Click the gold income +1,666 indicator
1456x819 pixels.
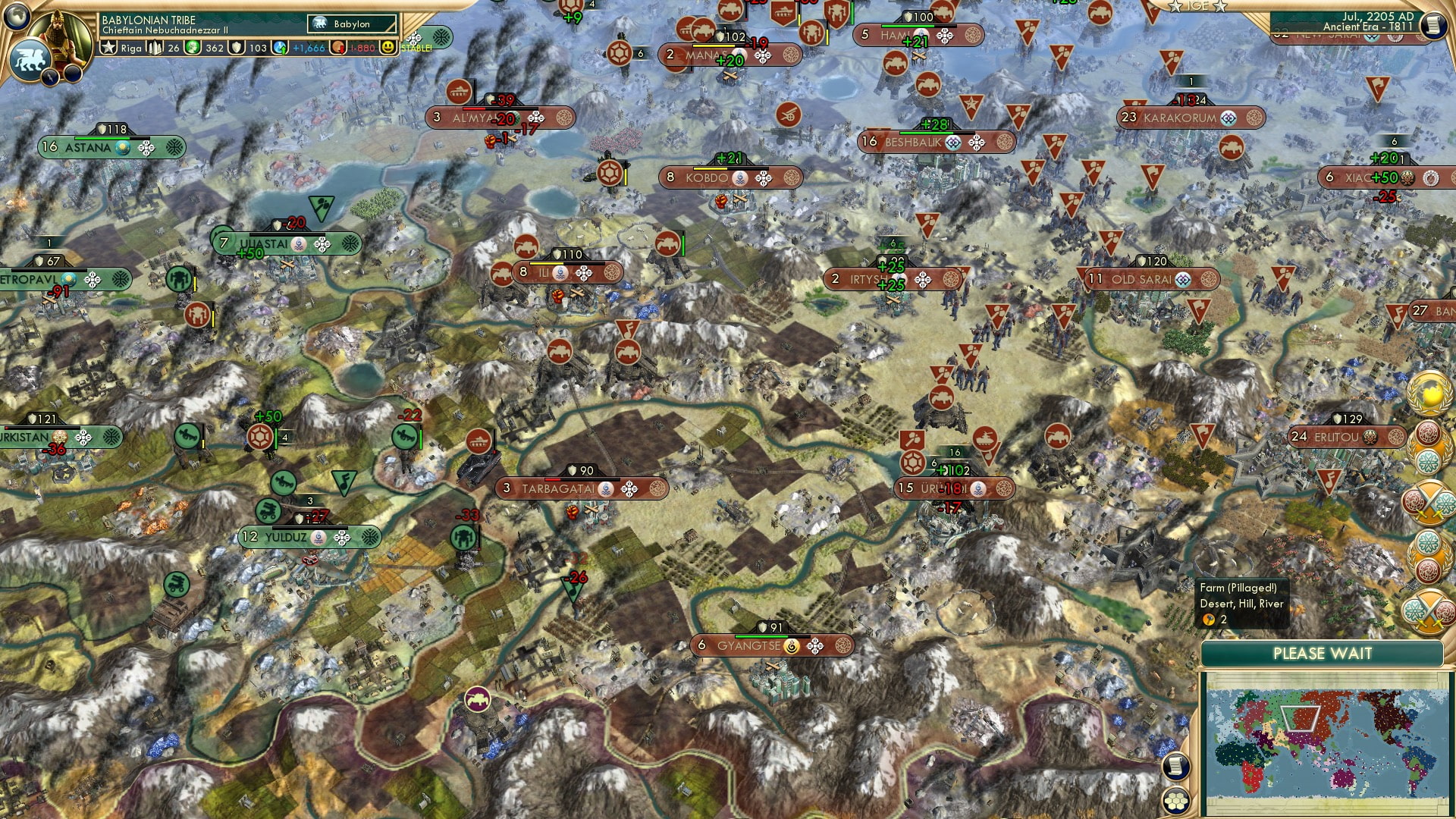point(308,48)
